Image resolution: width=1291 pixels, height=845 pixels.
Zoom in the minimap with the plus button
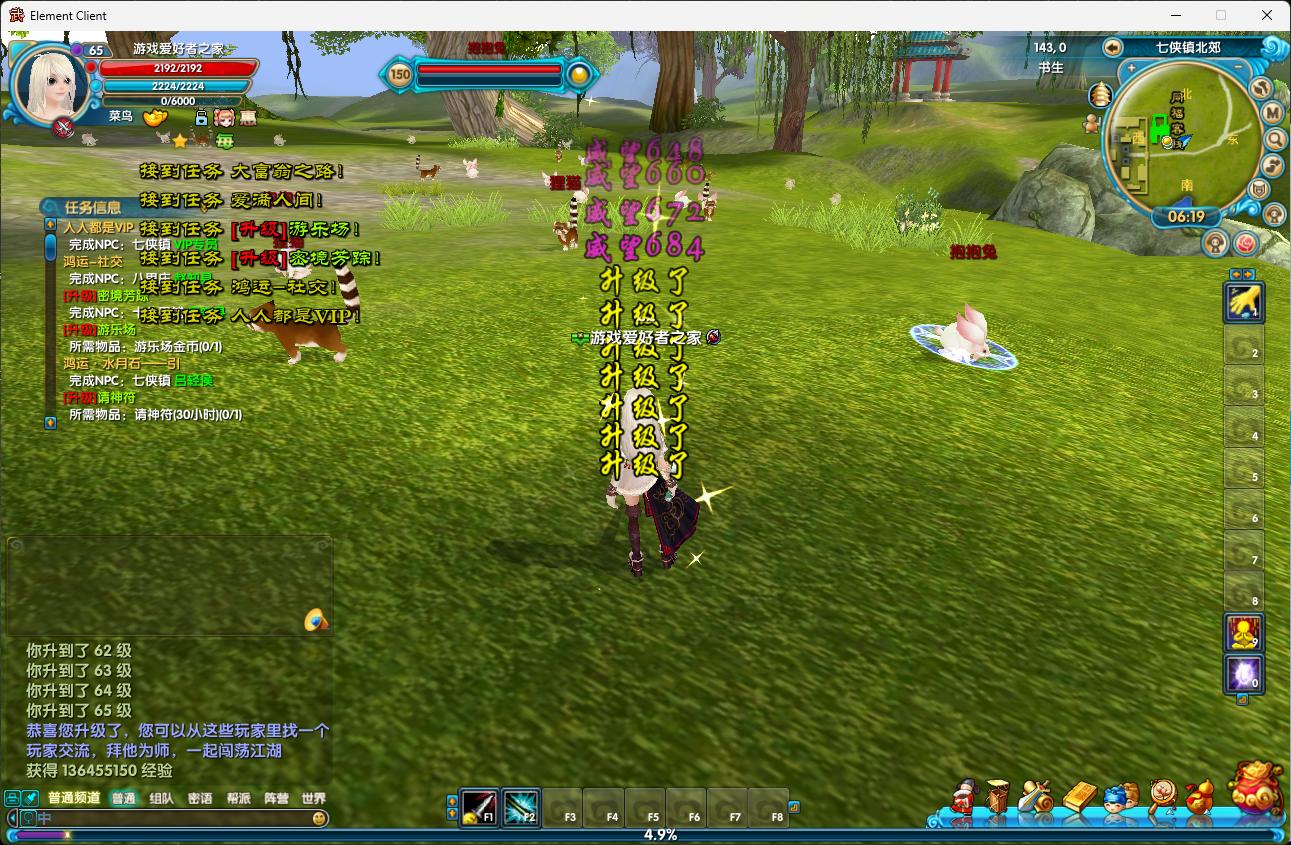[x=1132, y=69]
